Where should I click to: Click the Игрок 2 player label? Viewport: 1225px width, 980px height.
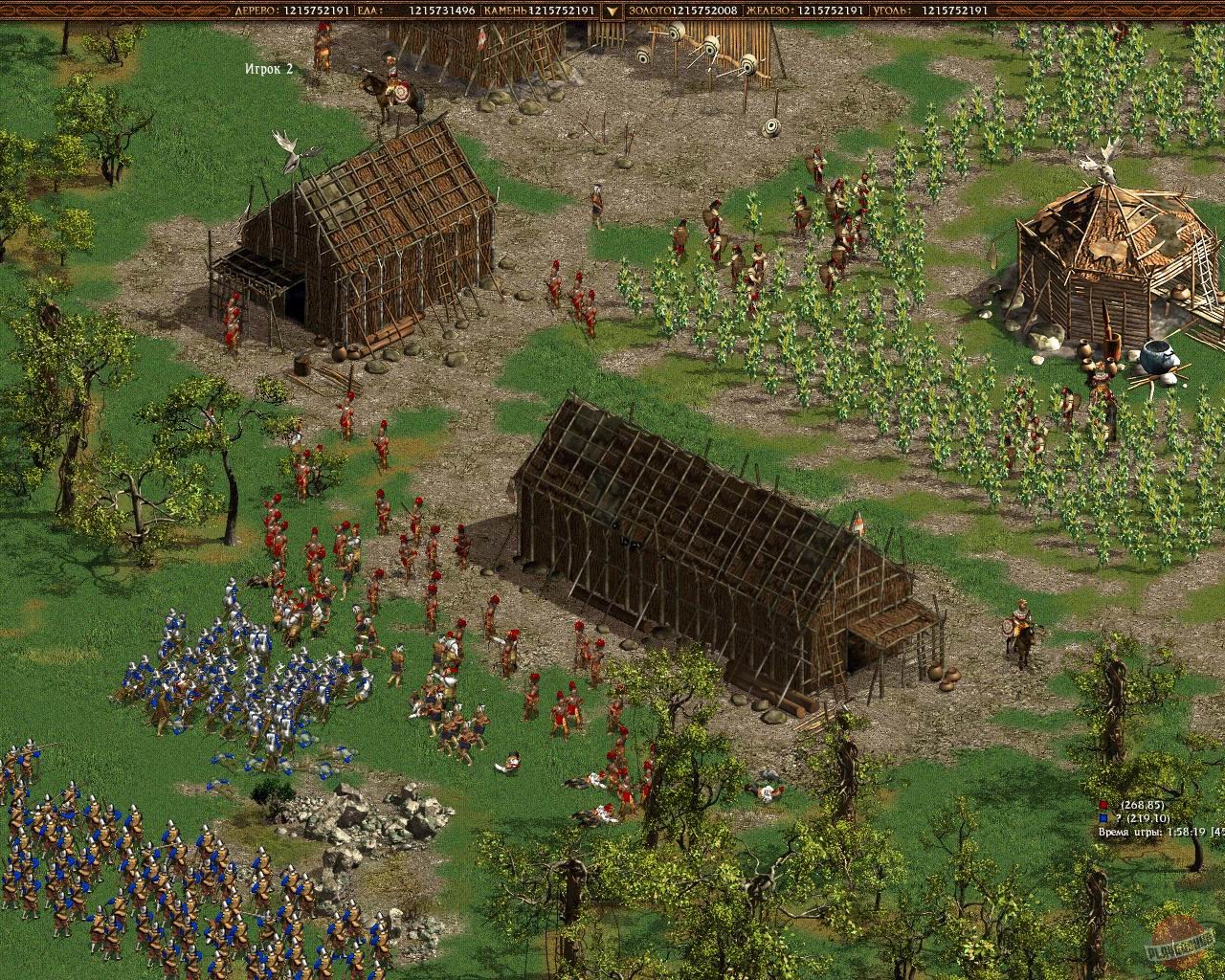270,68
